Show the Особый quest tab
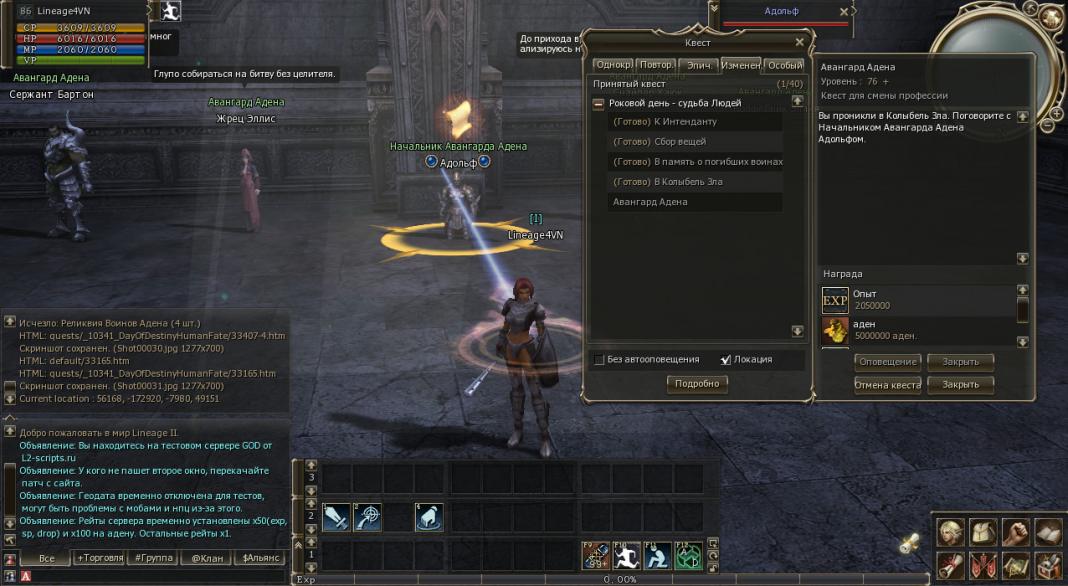Viewport: 1068px width, 586px height. coord(784,65)
